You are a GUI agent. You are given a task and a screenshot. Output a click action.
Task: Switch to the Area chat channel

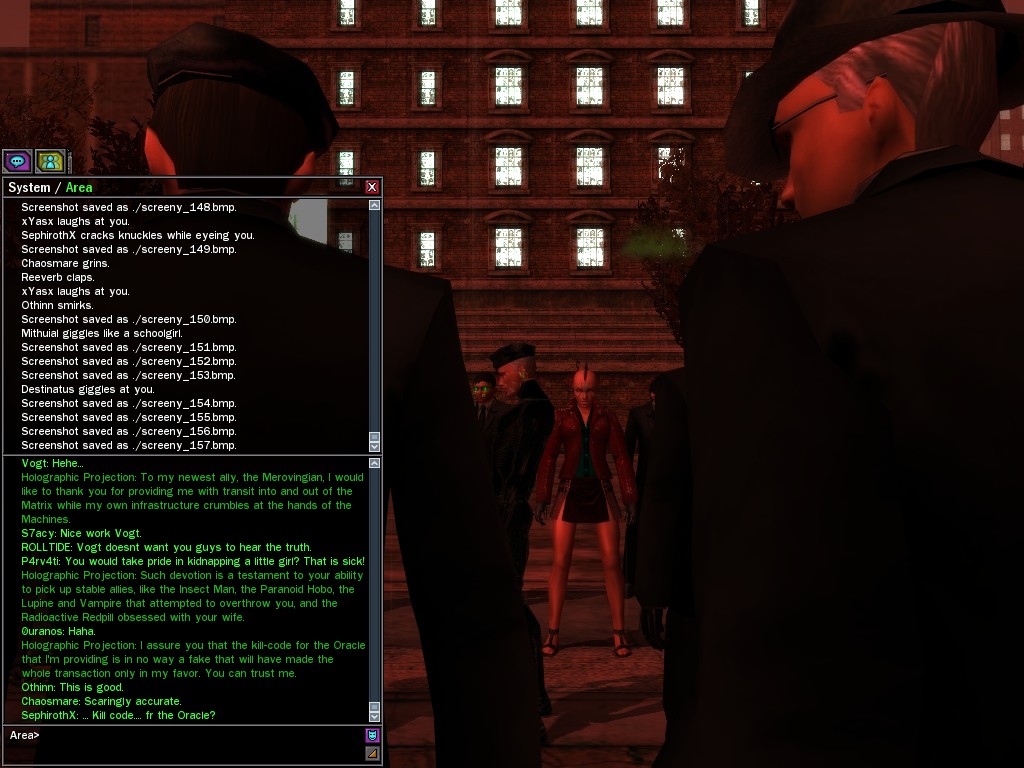79,187
